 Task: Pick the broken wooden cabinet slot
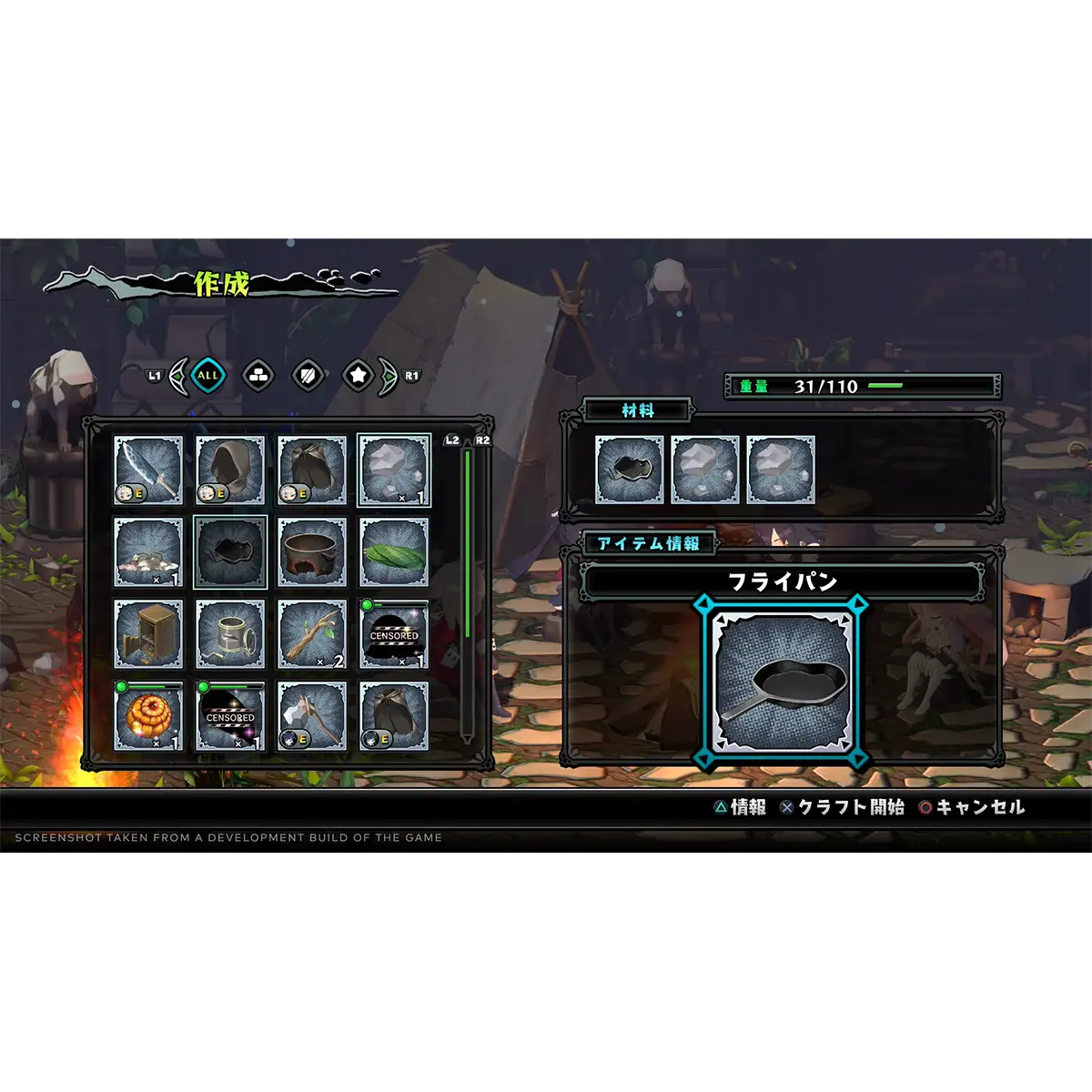(148, 633)
